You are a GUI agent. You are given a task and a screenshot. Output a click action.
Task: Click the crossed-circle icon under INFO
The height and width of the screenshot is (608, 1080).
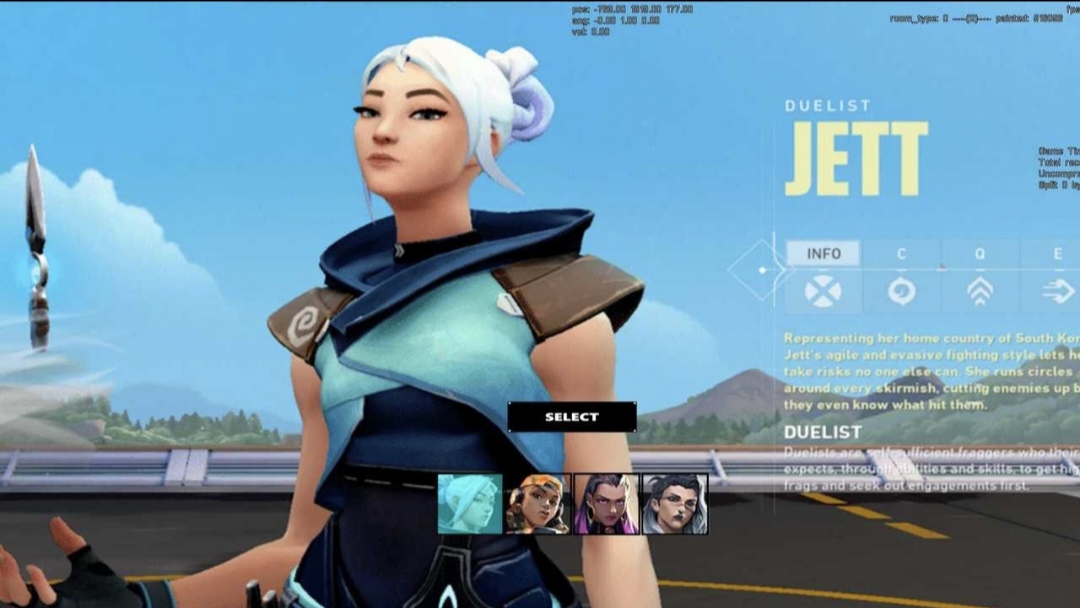823,291
